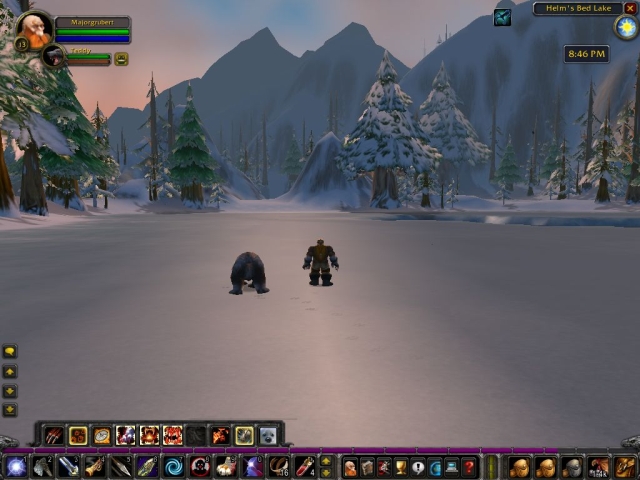Use the red potion vial in the action bar
Image resolution: width=640 pixels, height=480 pixels.
tap(303, 466)
